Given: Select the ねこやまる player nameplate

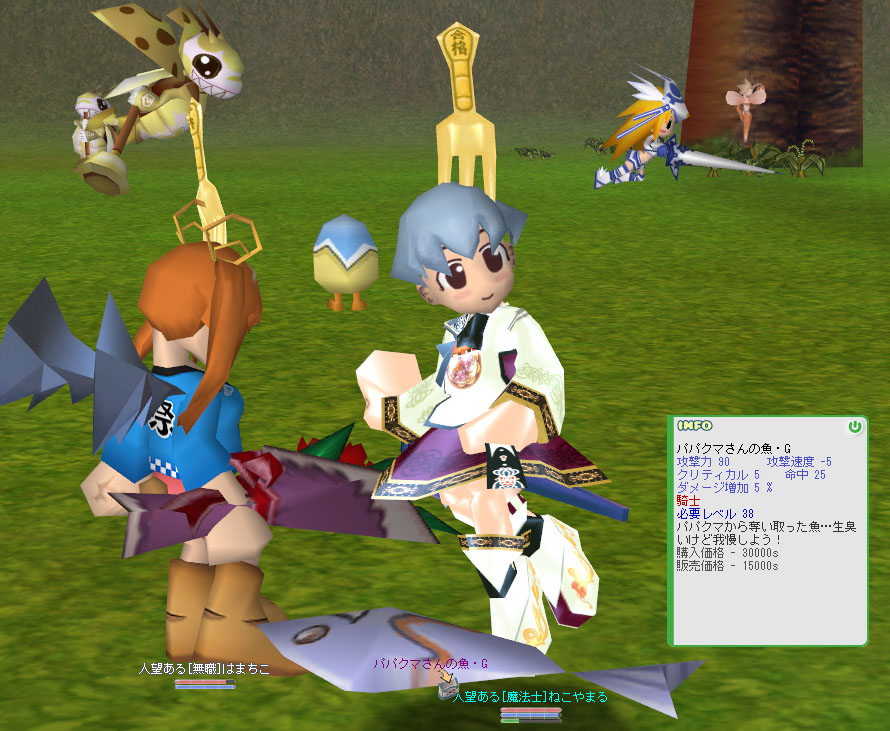Looking at the screenshot, I should [530, 696].
